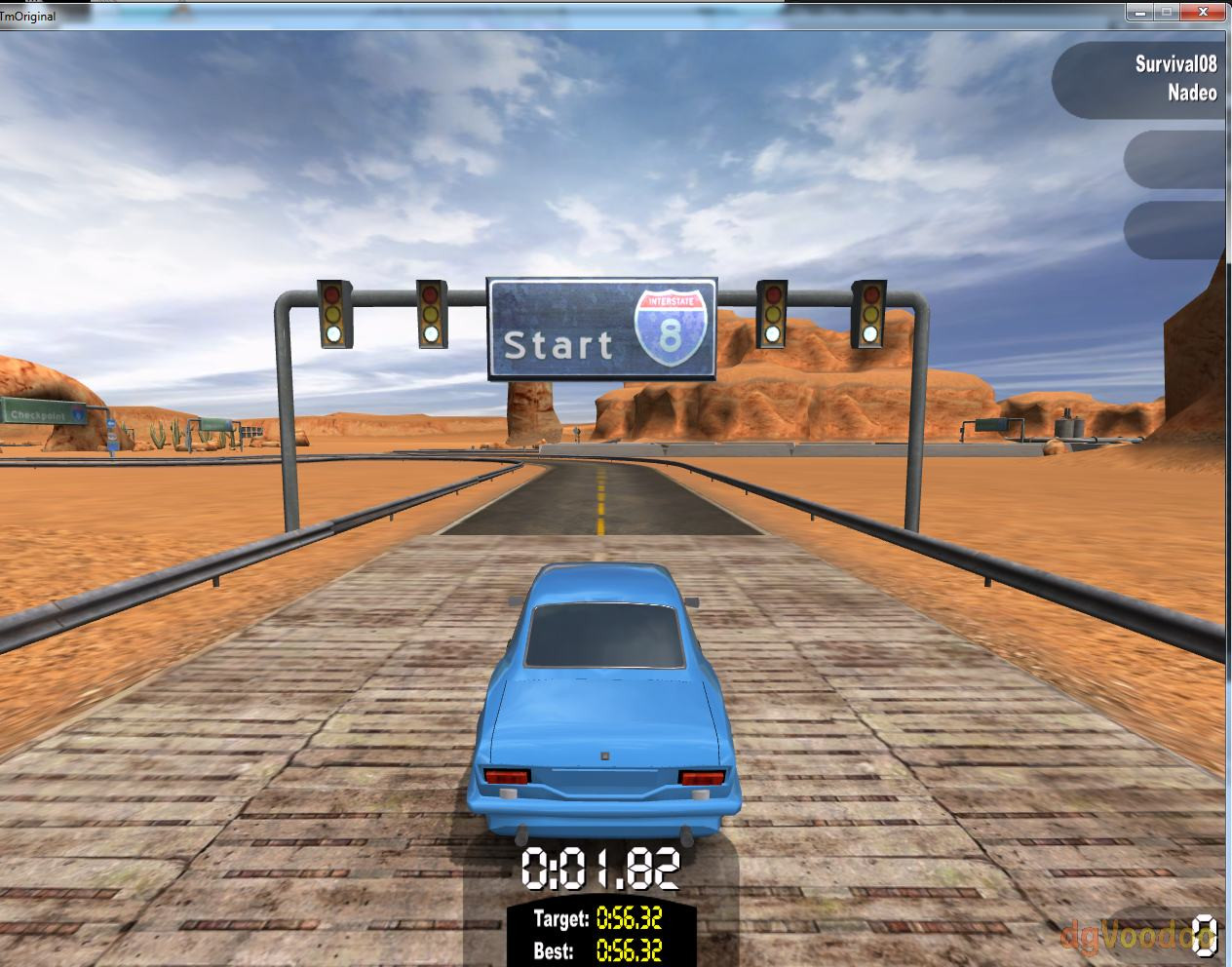Image resolution: width=1232 pixels, height=967 pixels.
Task: Minimize the TmOriginal window
Action: (x=1140, y=12)
